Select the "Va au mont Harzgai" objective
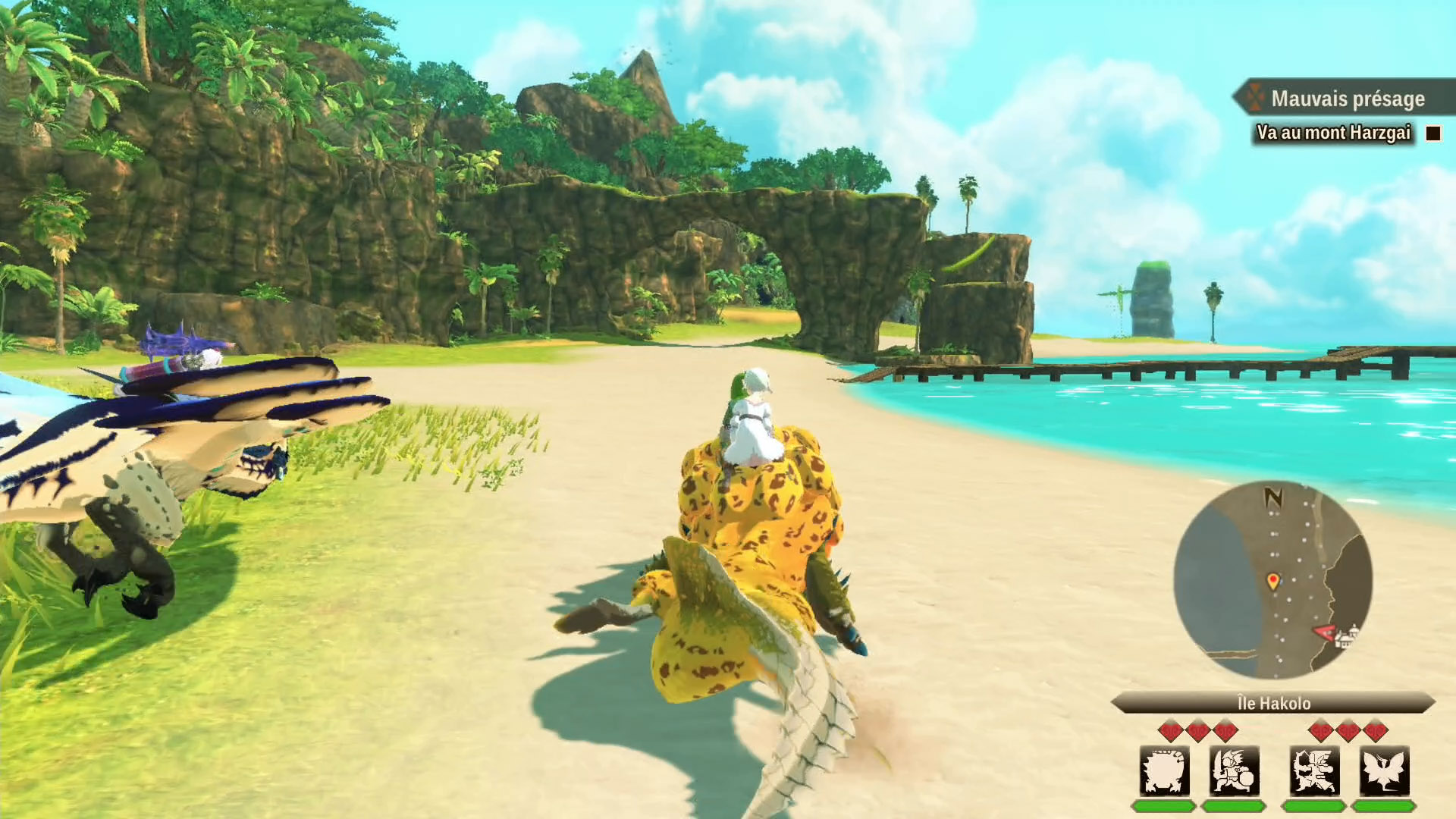The height and width of the screenshot is (819, 1456). click(x=1333, y=133)
